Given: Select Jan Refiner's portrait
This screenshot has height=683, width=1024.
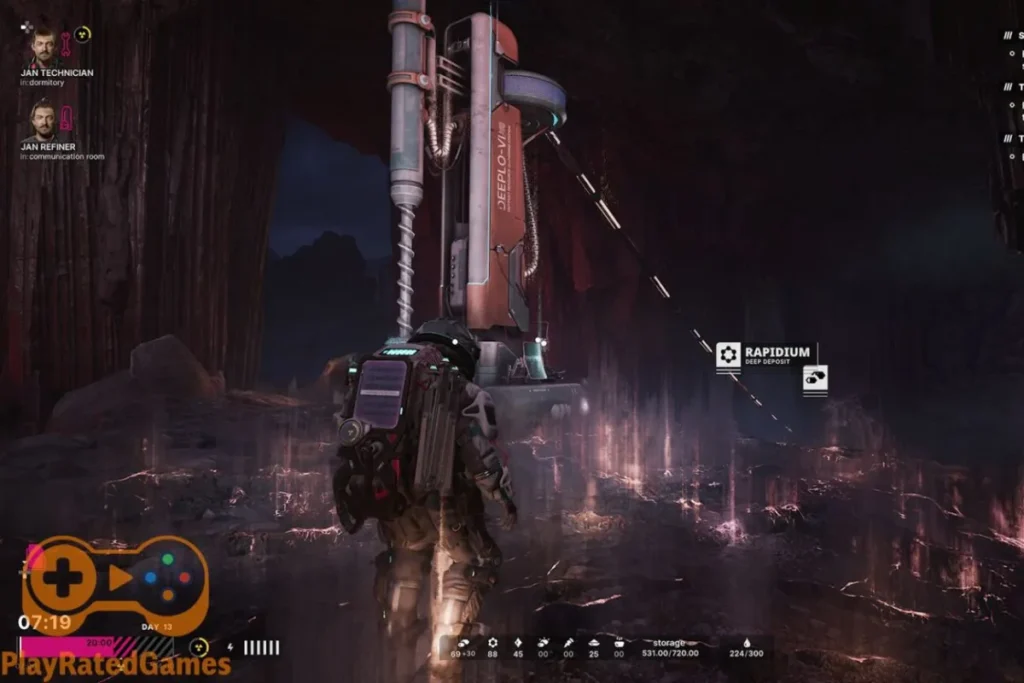Looking at the screenshot, I should [x=42, y=121].
